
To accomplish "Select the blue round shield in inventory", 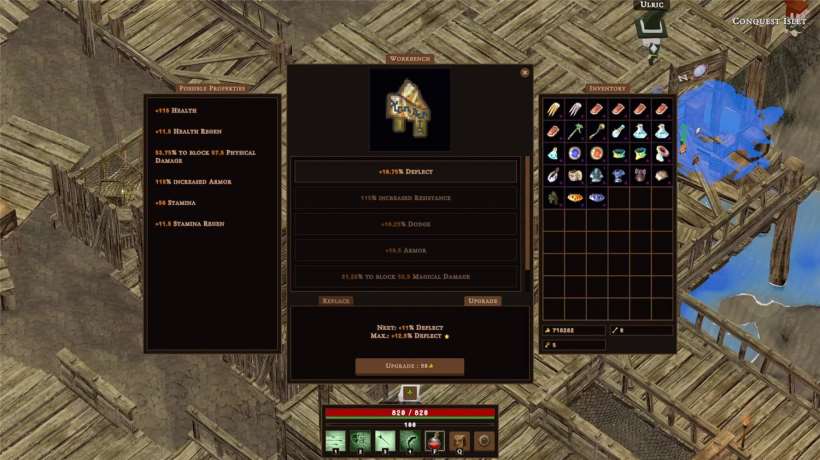I will 575,153.
